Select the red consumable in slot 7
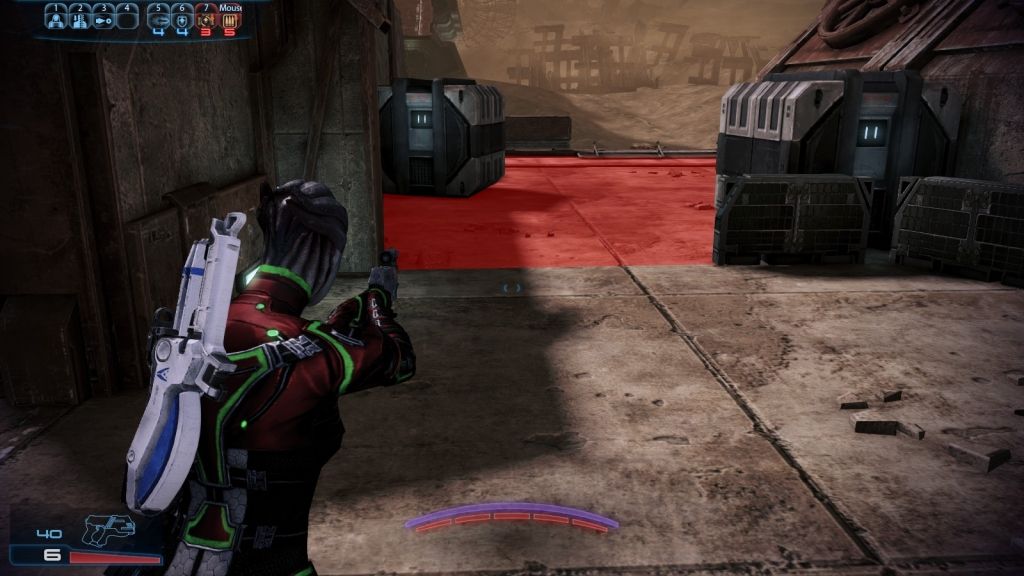 (x=206, y=18)
